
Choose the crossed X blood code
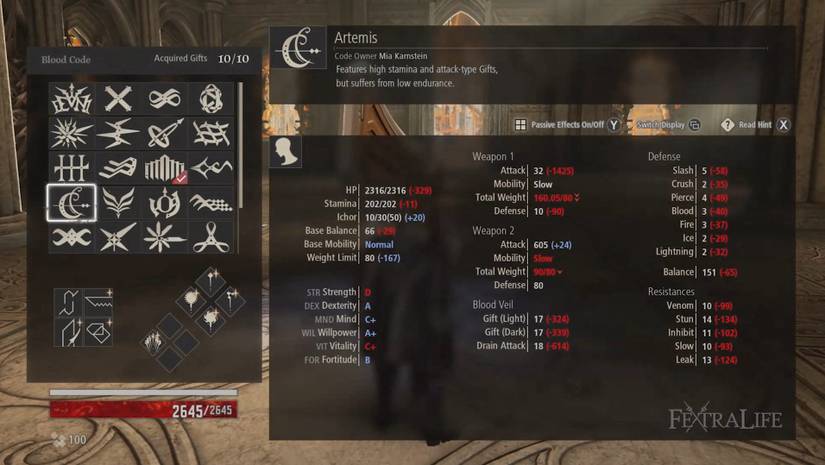pyautogui.click(x=118, y=98)
